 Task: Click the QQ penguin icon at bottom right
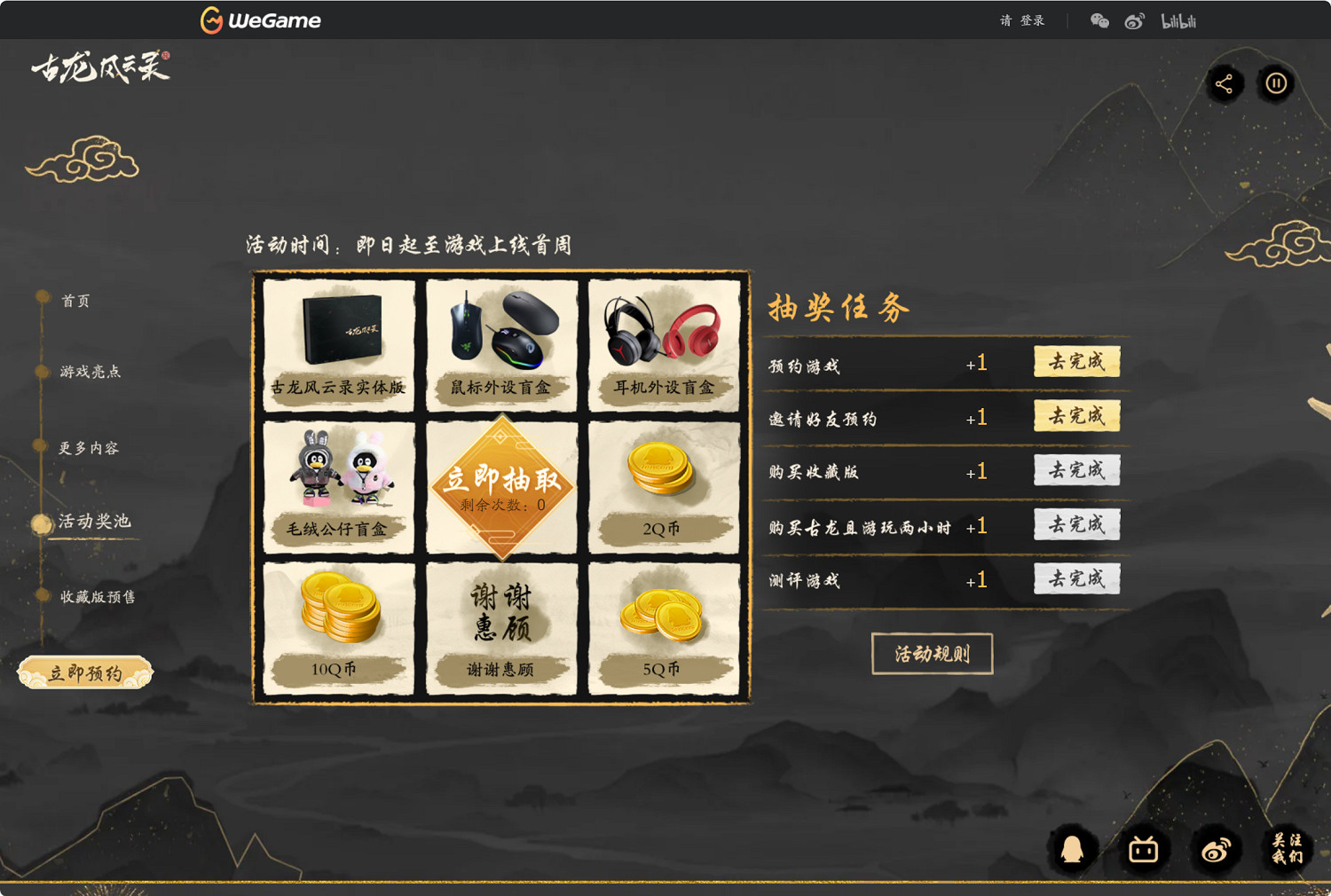pyautogui.click(x=1073, y=849)
